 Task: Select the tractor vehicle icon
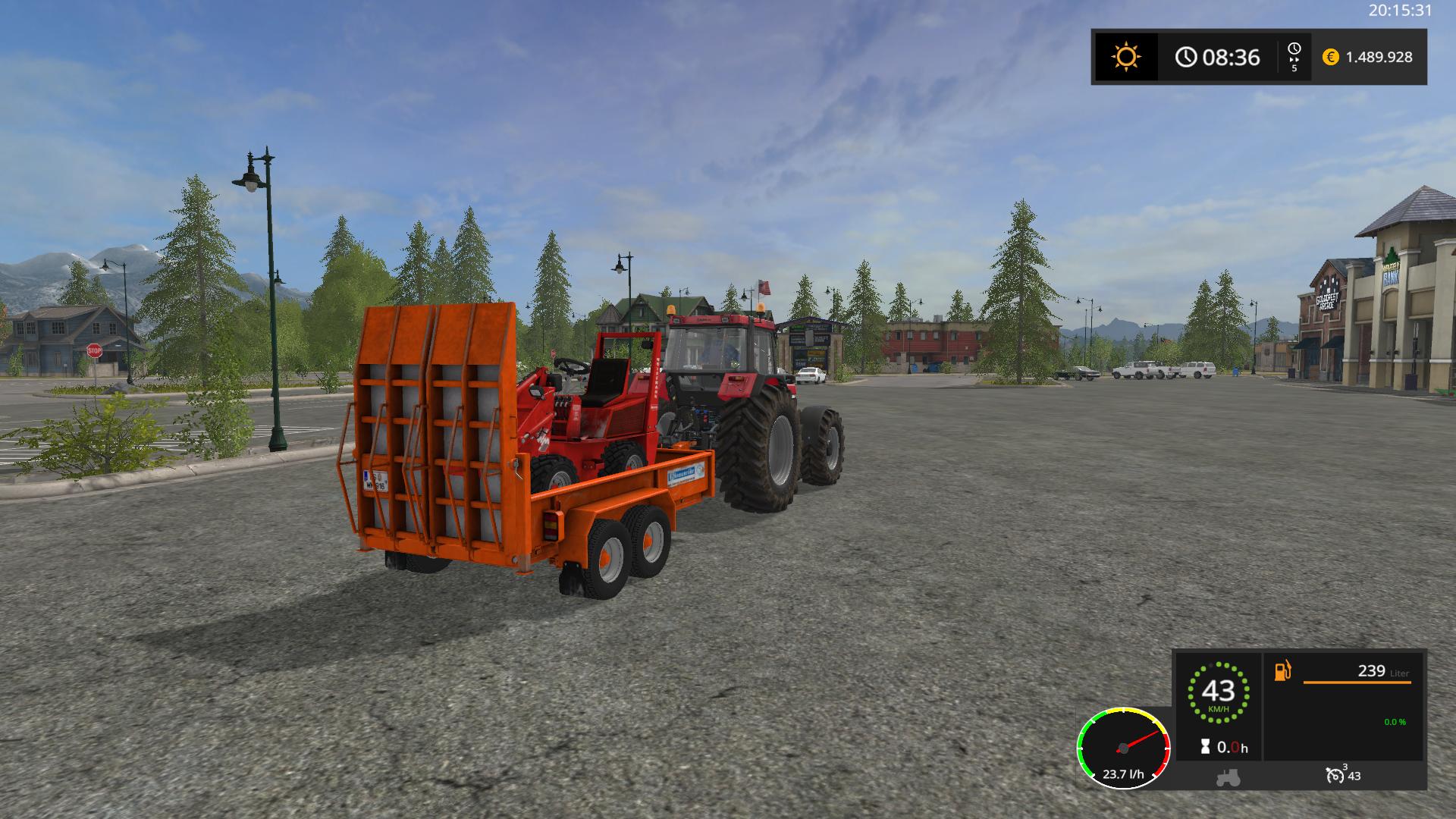(1228, 777)
